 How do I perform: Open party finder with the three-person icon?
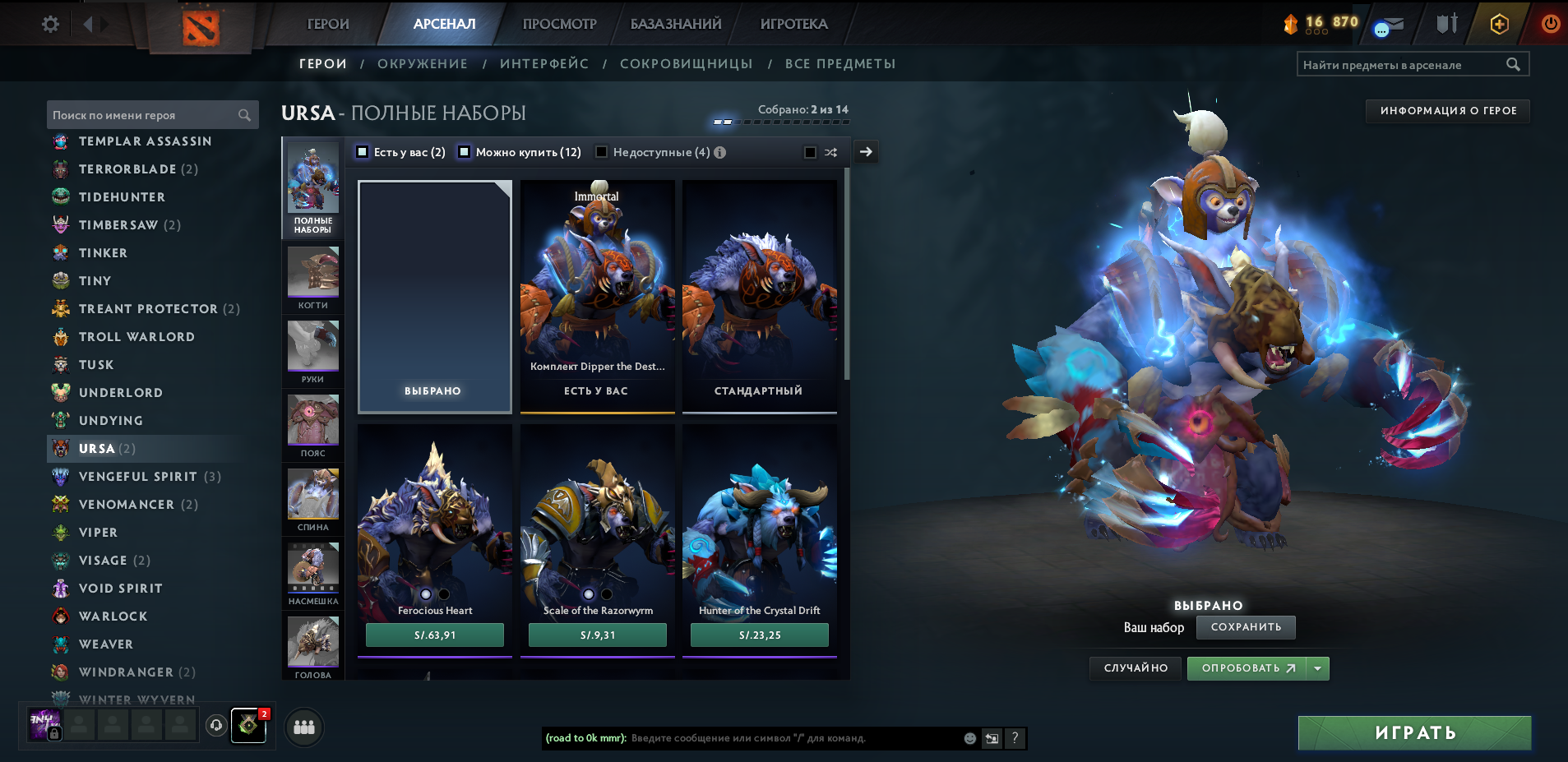303,727
